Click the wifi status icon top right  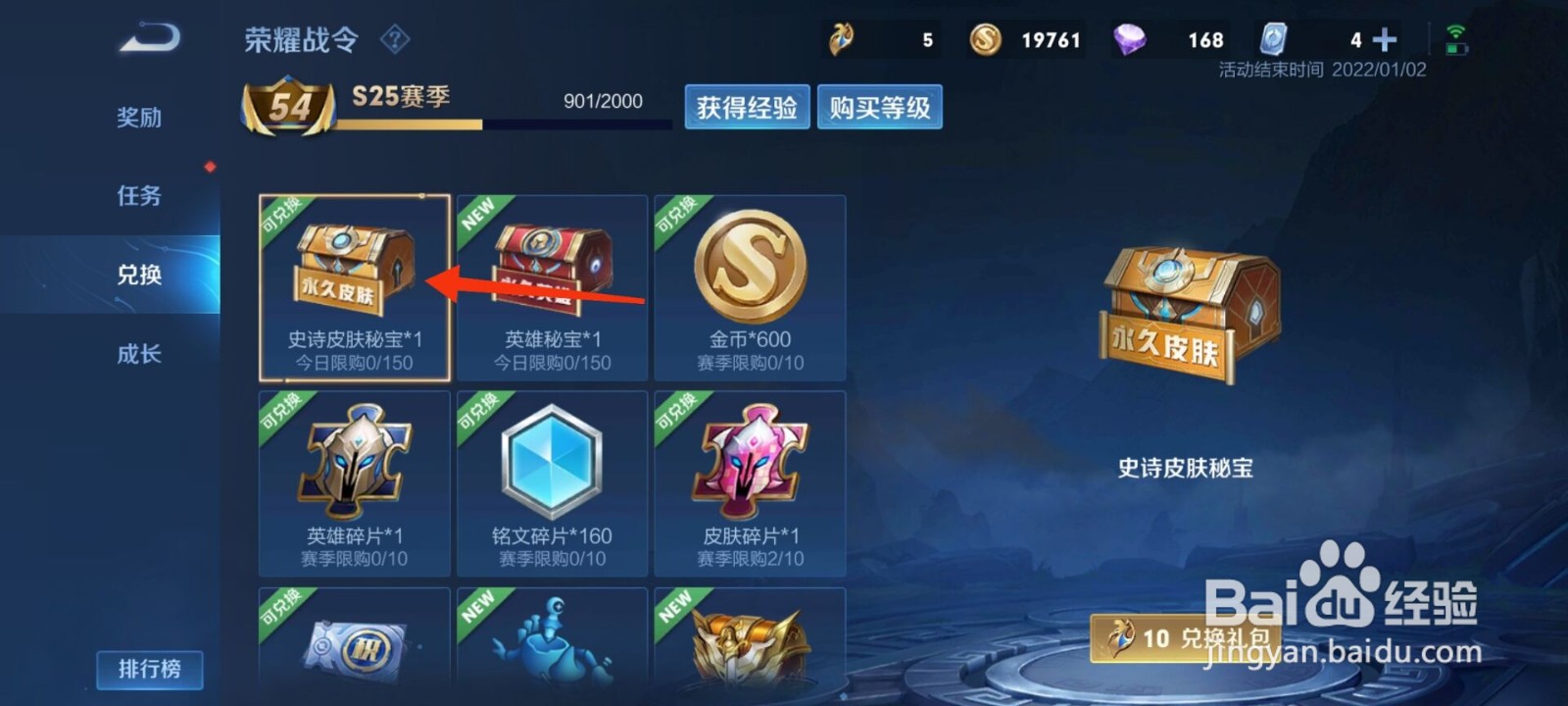tap(1457, 32)
